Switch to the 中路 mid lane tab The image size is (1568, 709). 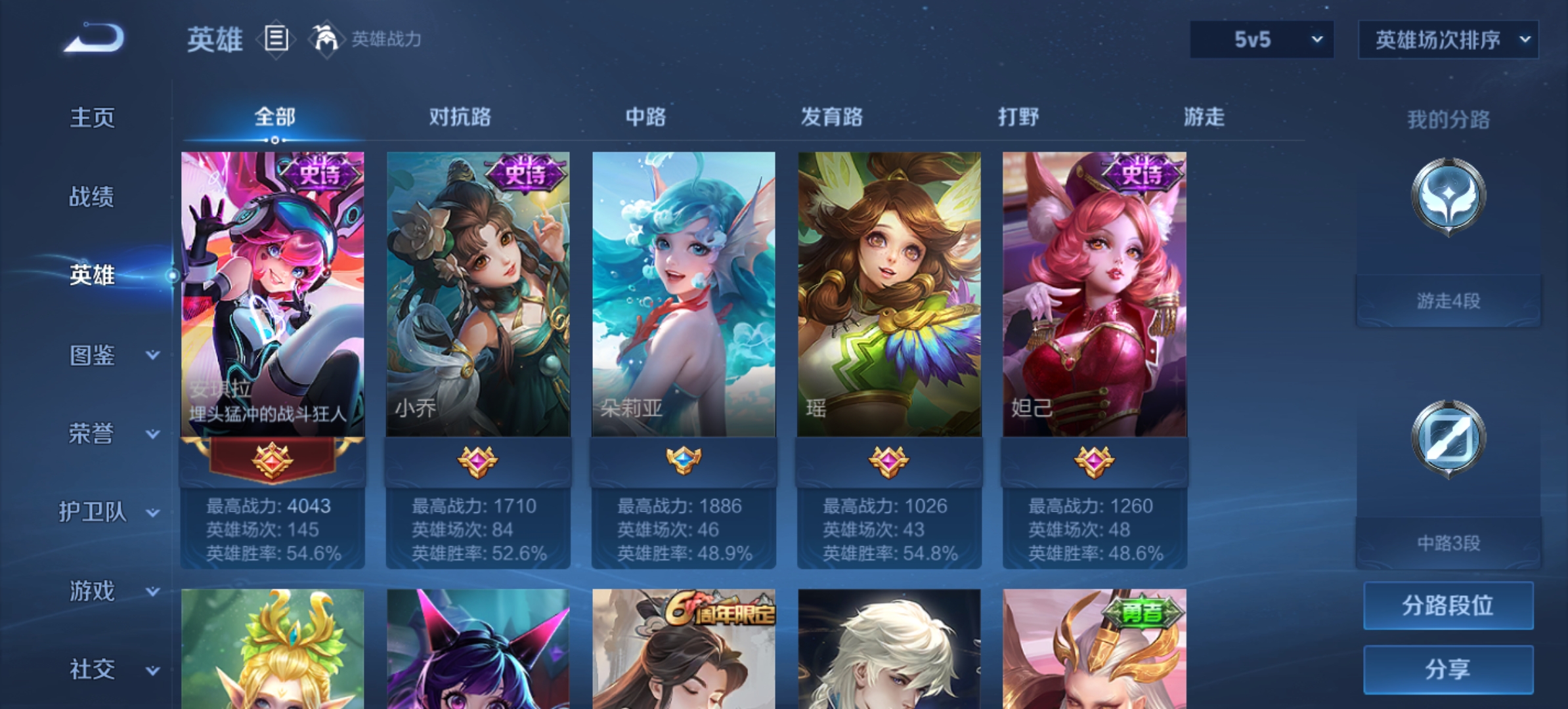click(645, 117)
